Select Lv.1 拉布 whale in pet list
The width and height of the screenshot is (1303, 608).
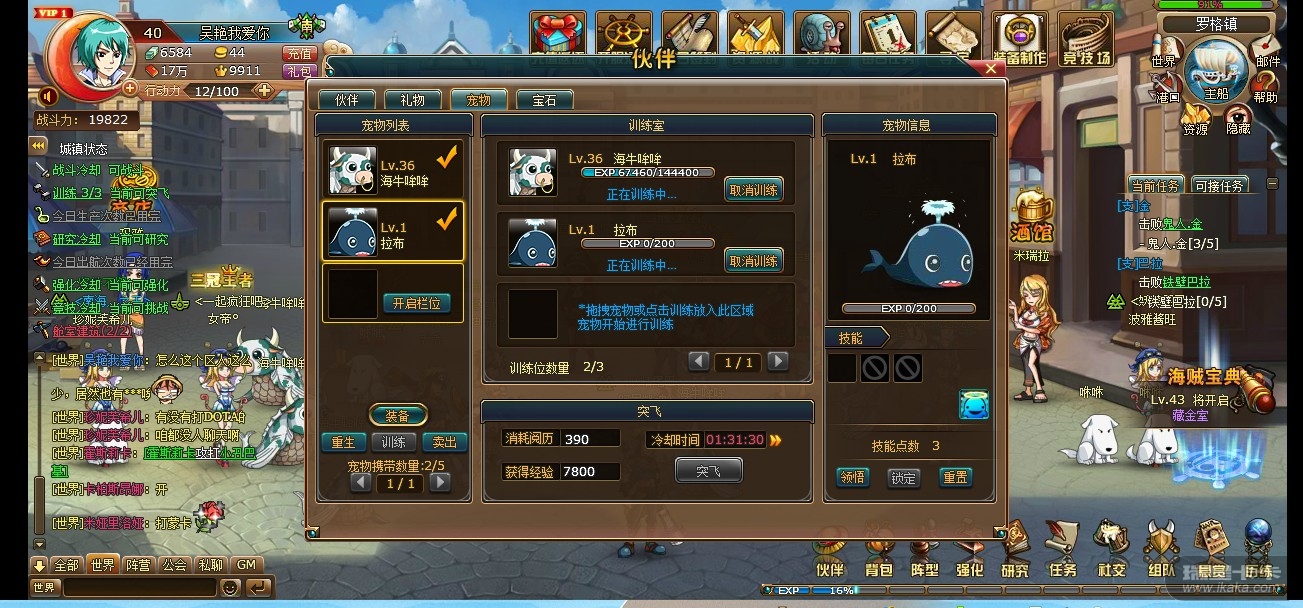point(393,232)
